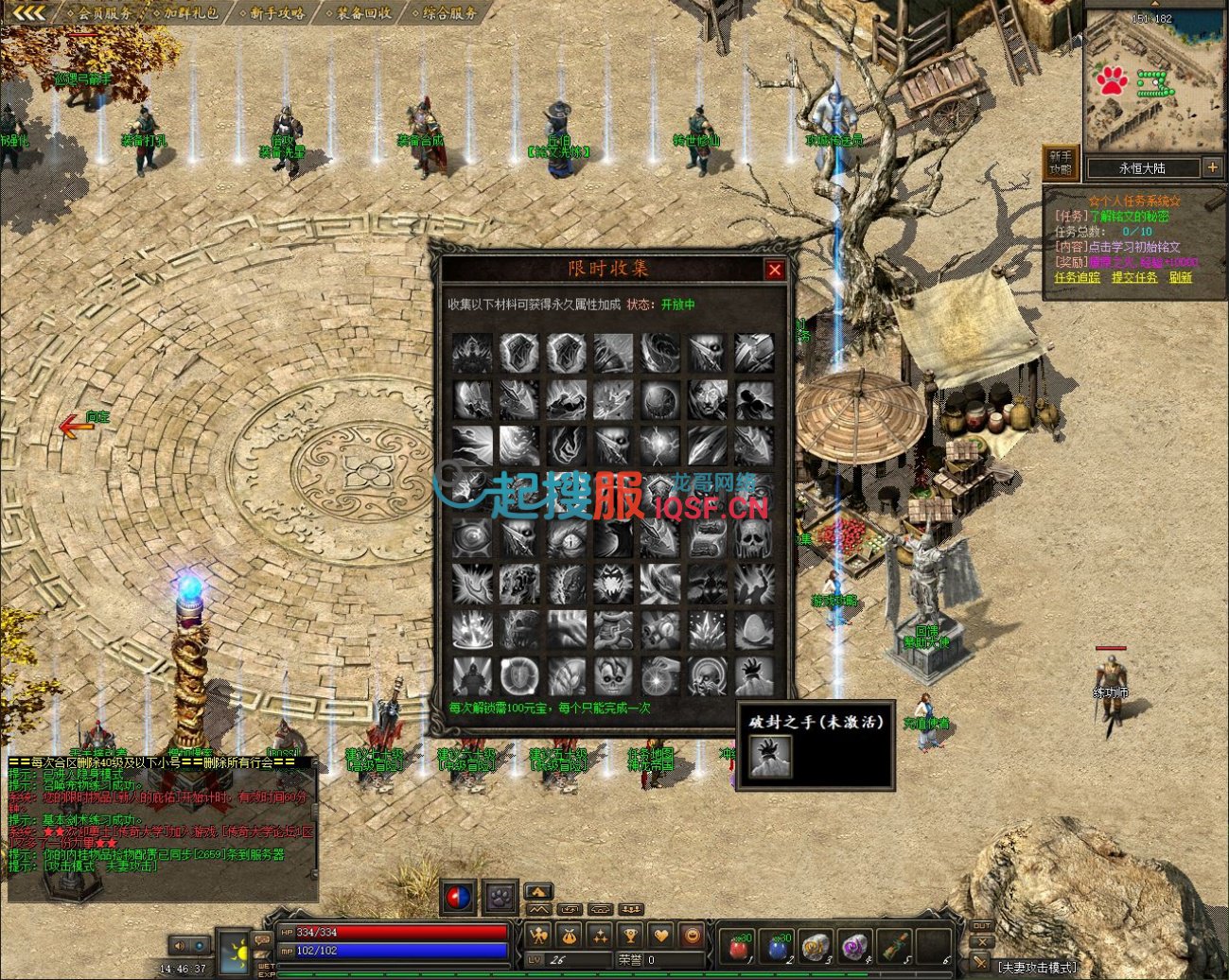Use the red potion in hotbar slot 1

point(739,944)
